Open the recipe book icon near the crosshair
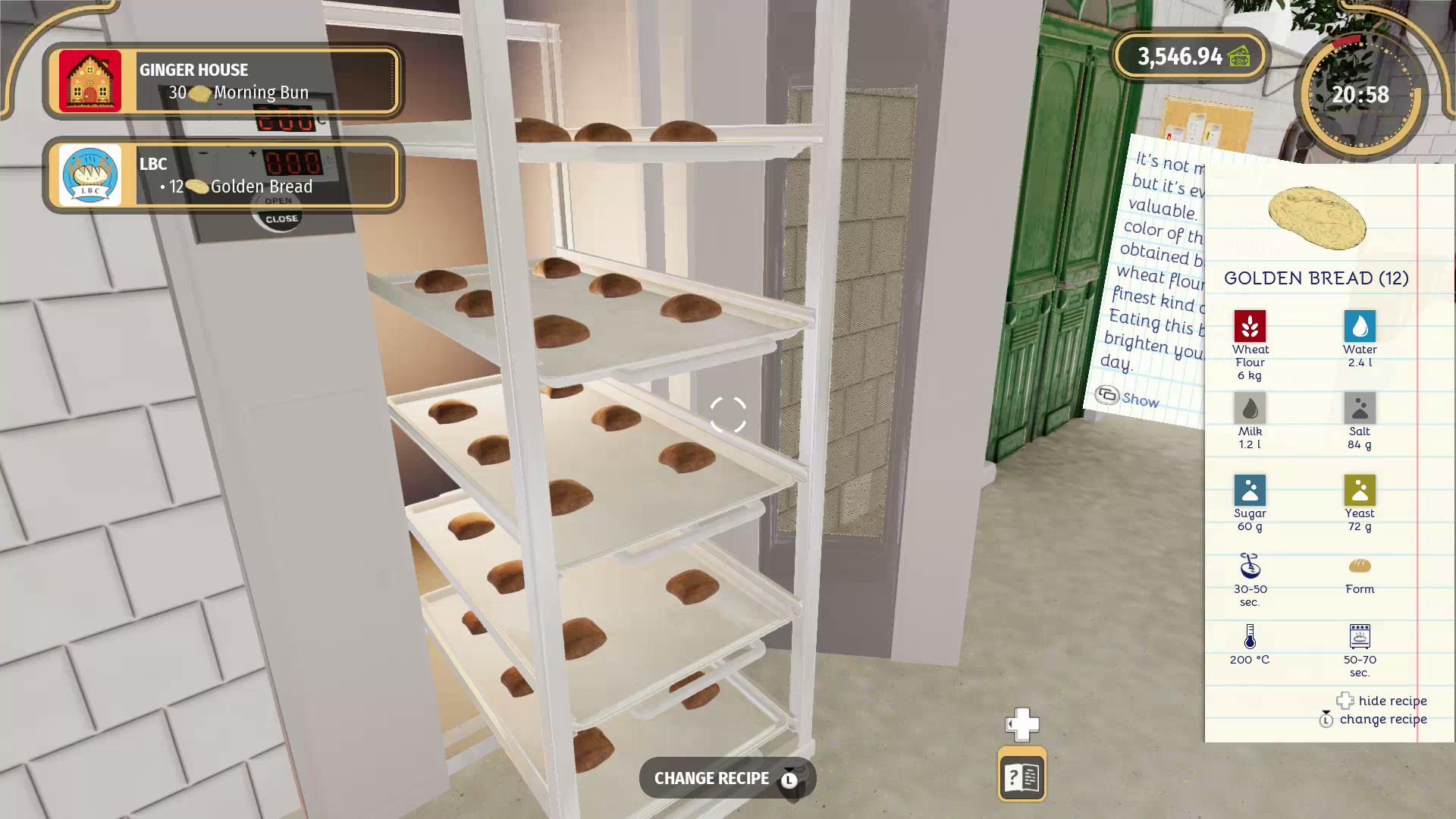The height and width of the screenshot is (819, 1456). point(1021,774)
